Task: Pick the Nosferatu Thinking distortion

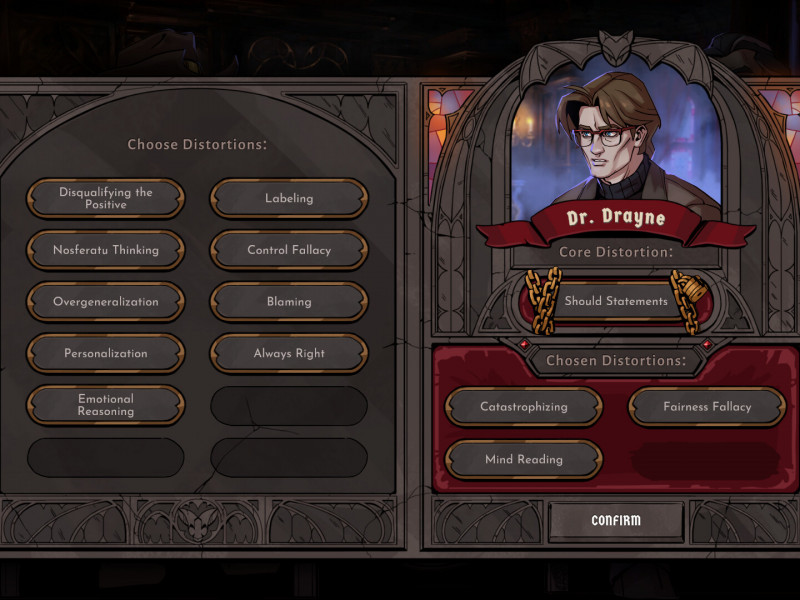Action: click(x=106, y=250)
